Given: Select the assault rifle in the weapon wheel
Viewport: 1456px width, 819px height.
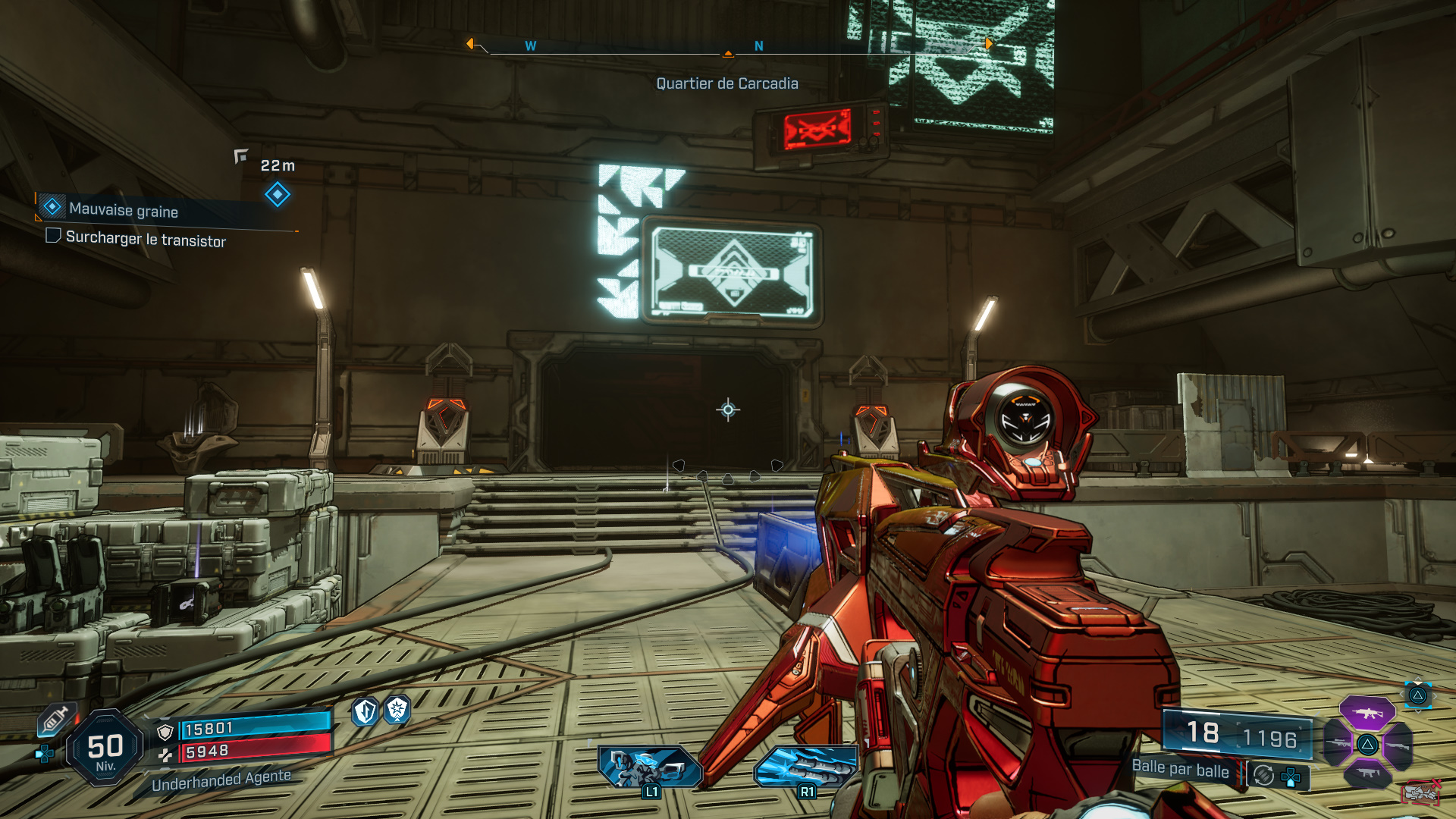Looking at the screenshot, I should [1367, 714].
